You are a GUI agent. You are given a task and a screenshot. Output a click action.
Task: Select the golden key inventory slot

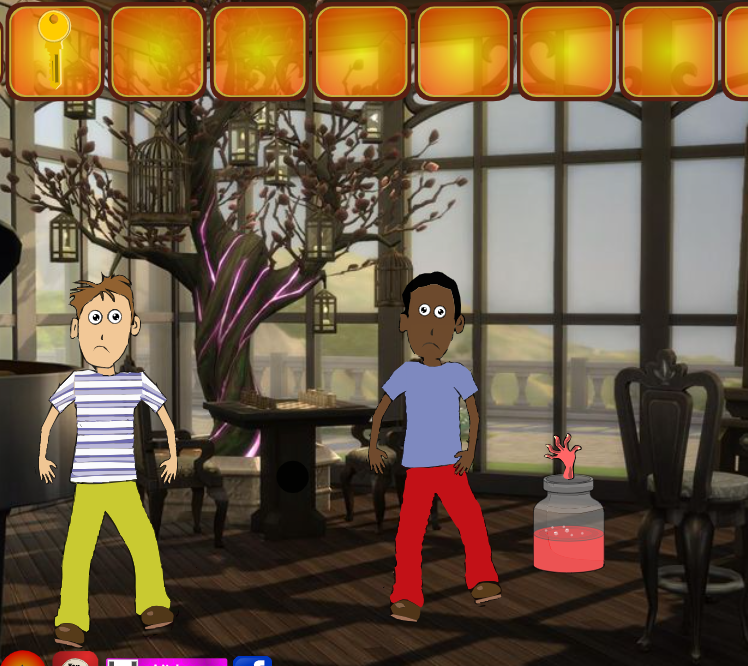pos(54,51)
